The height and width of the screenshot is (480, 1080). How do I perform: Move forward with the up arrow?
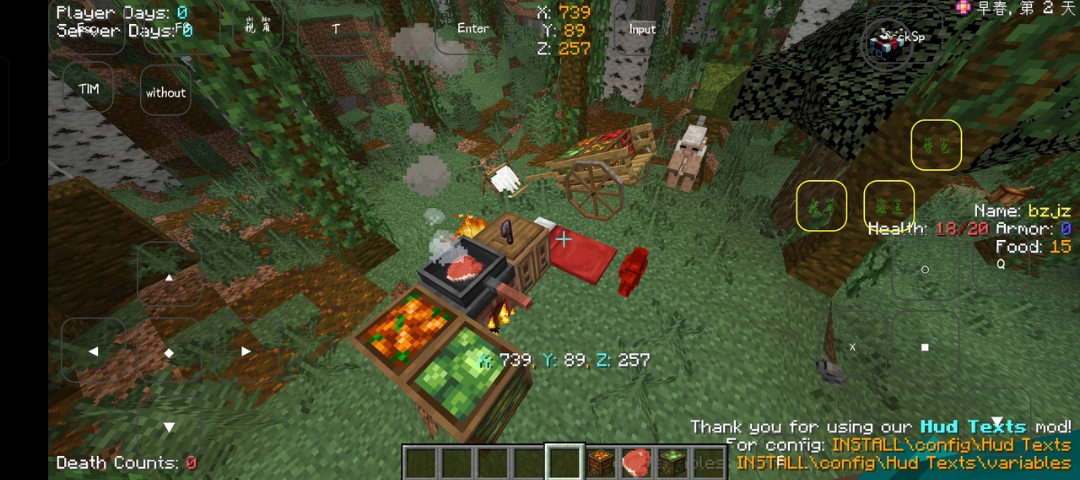169,277
